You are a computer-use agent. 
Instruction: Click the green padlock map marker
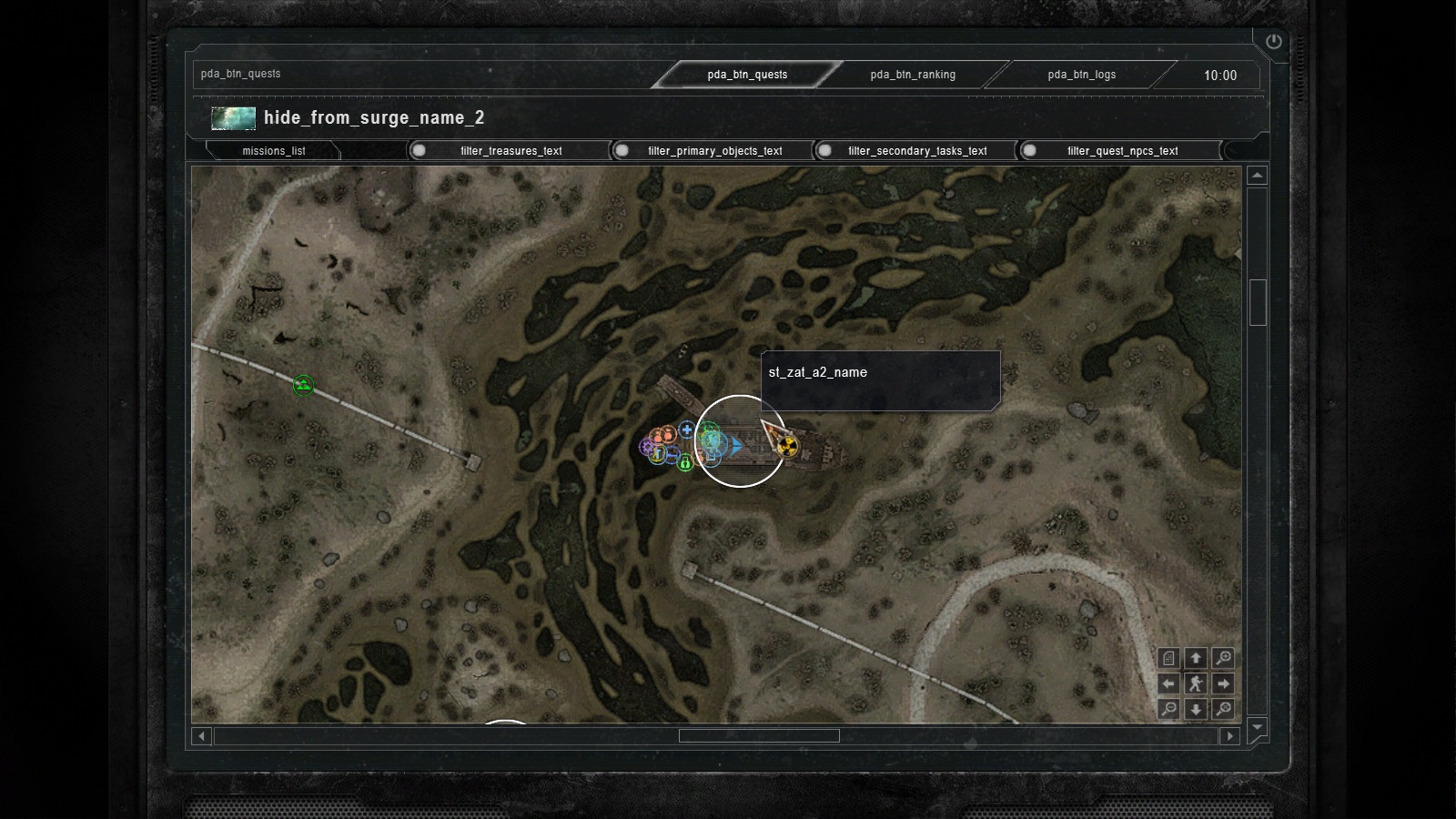[x=685, y=463]
